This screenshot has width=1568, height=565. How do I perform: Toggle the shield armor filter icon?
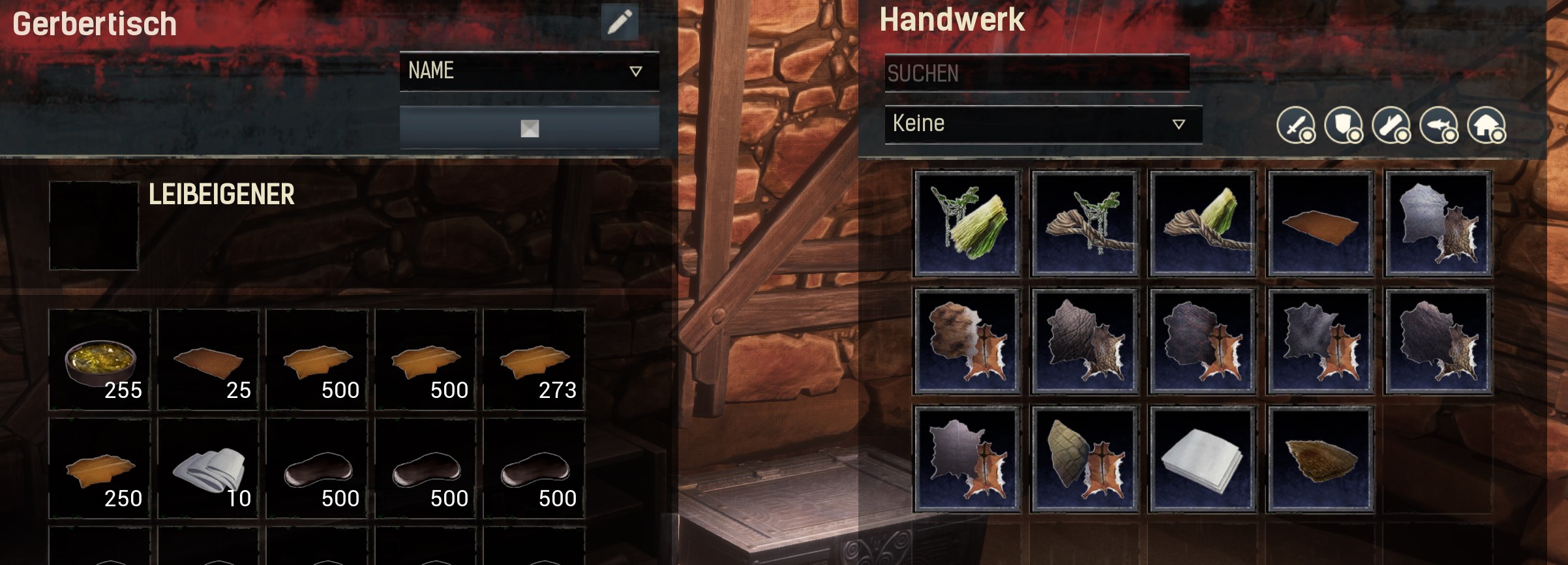[1343, 125]
